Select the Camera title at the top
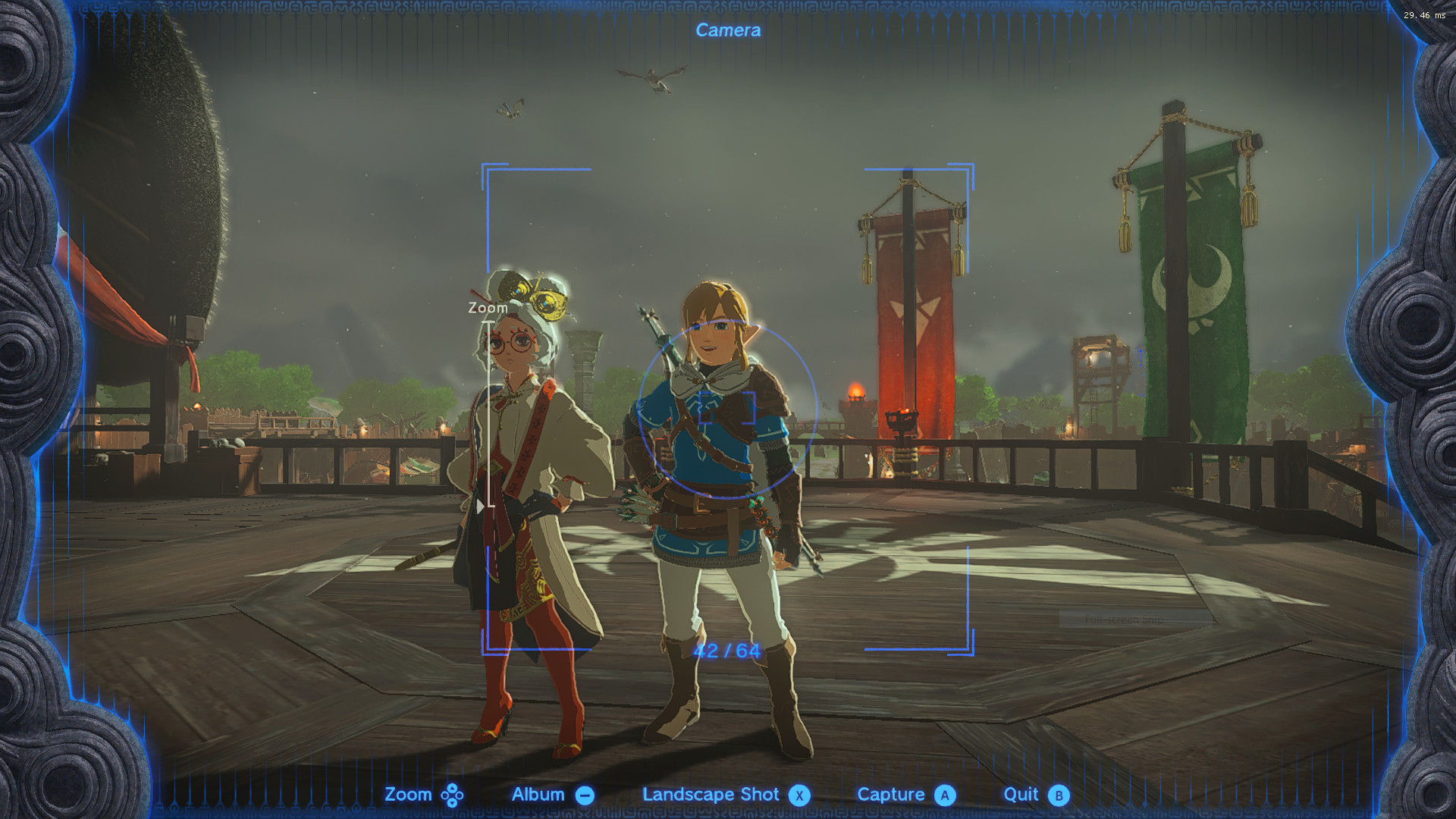 point(727,30)
